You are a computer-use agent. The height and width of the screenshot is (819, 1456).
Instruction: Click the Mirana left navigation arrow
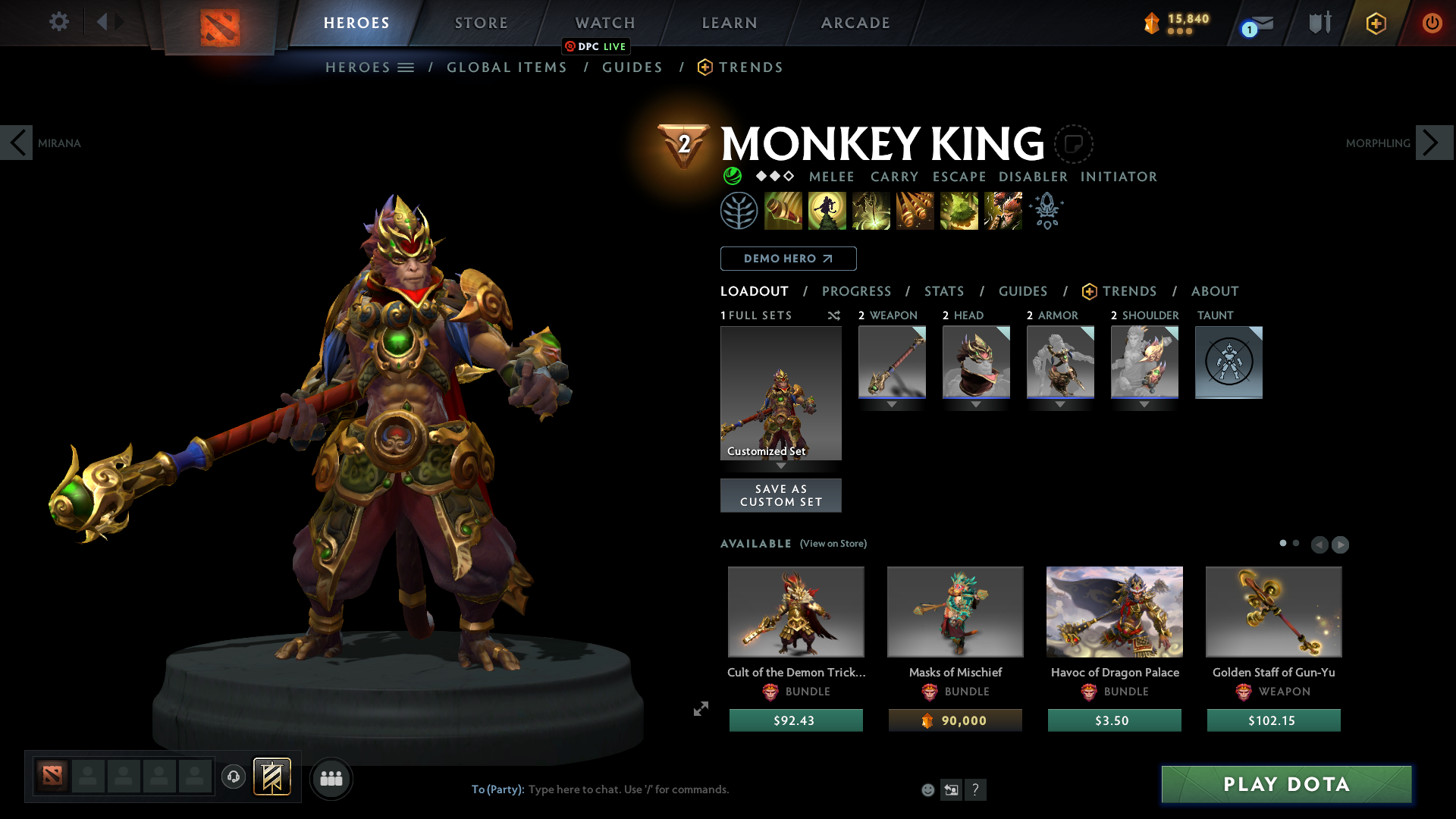17,142
